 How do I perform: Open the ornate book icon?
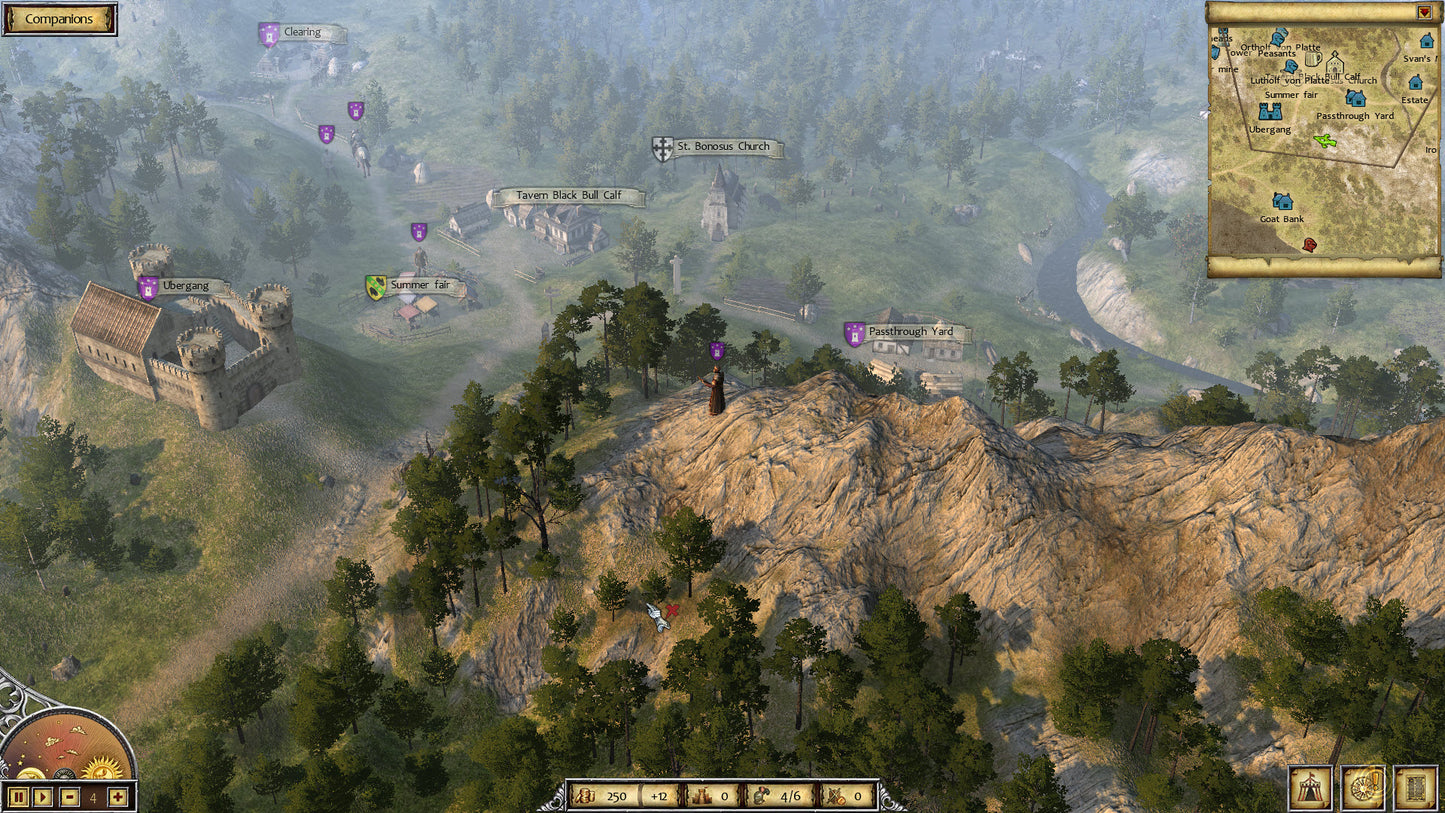pos(1415,787)
